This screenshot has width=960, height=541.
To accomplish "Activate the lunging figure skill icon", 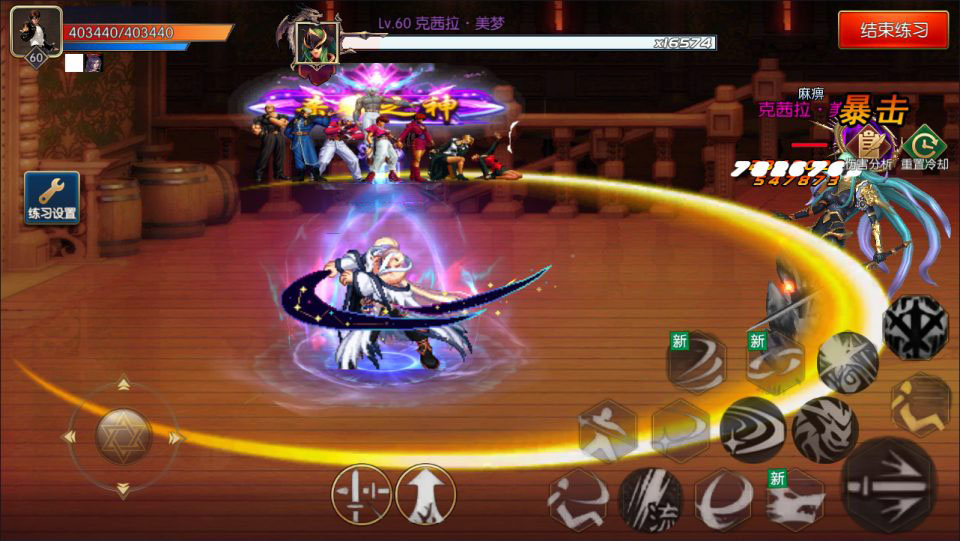I will (607, 432).
